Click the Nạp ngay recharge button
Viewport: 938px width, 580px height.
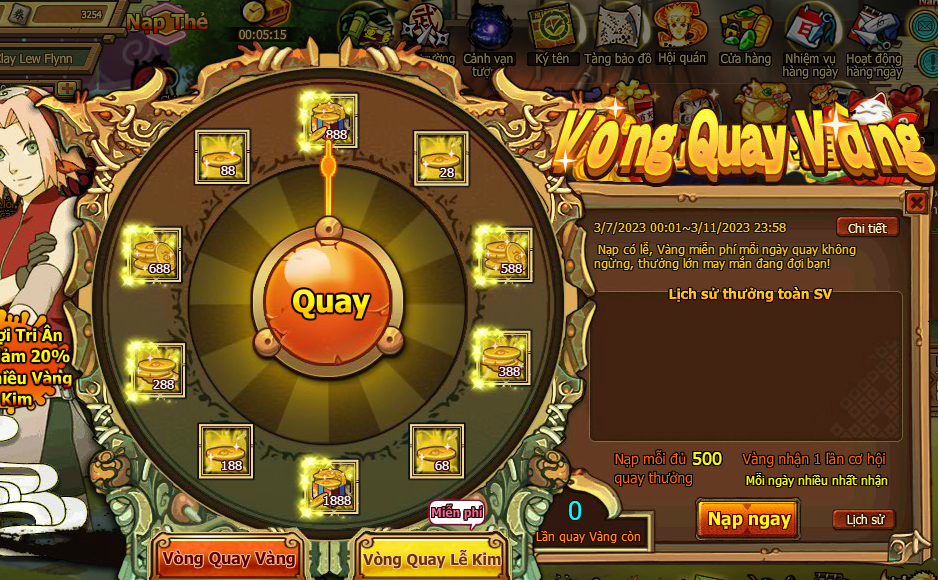(749, 518)
